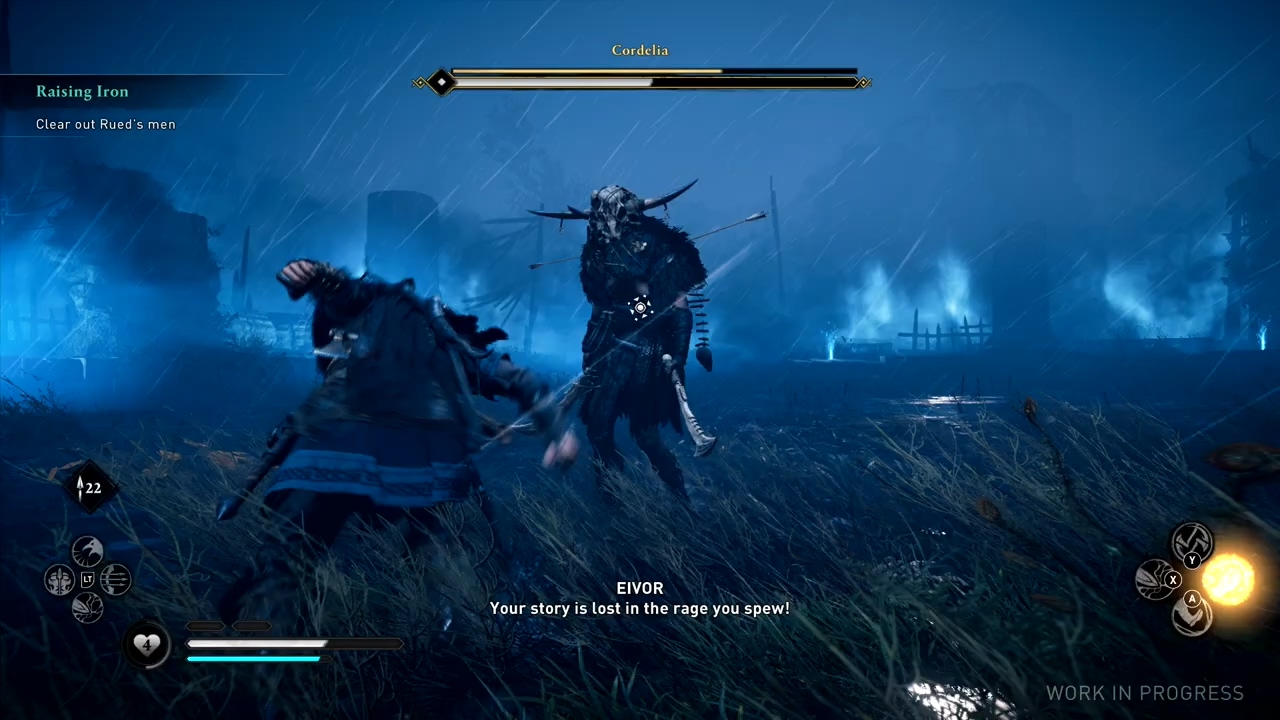Activate the raven ranged ability icon

click(88, 551)
